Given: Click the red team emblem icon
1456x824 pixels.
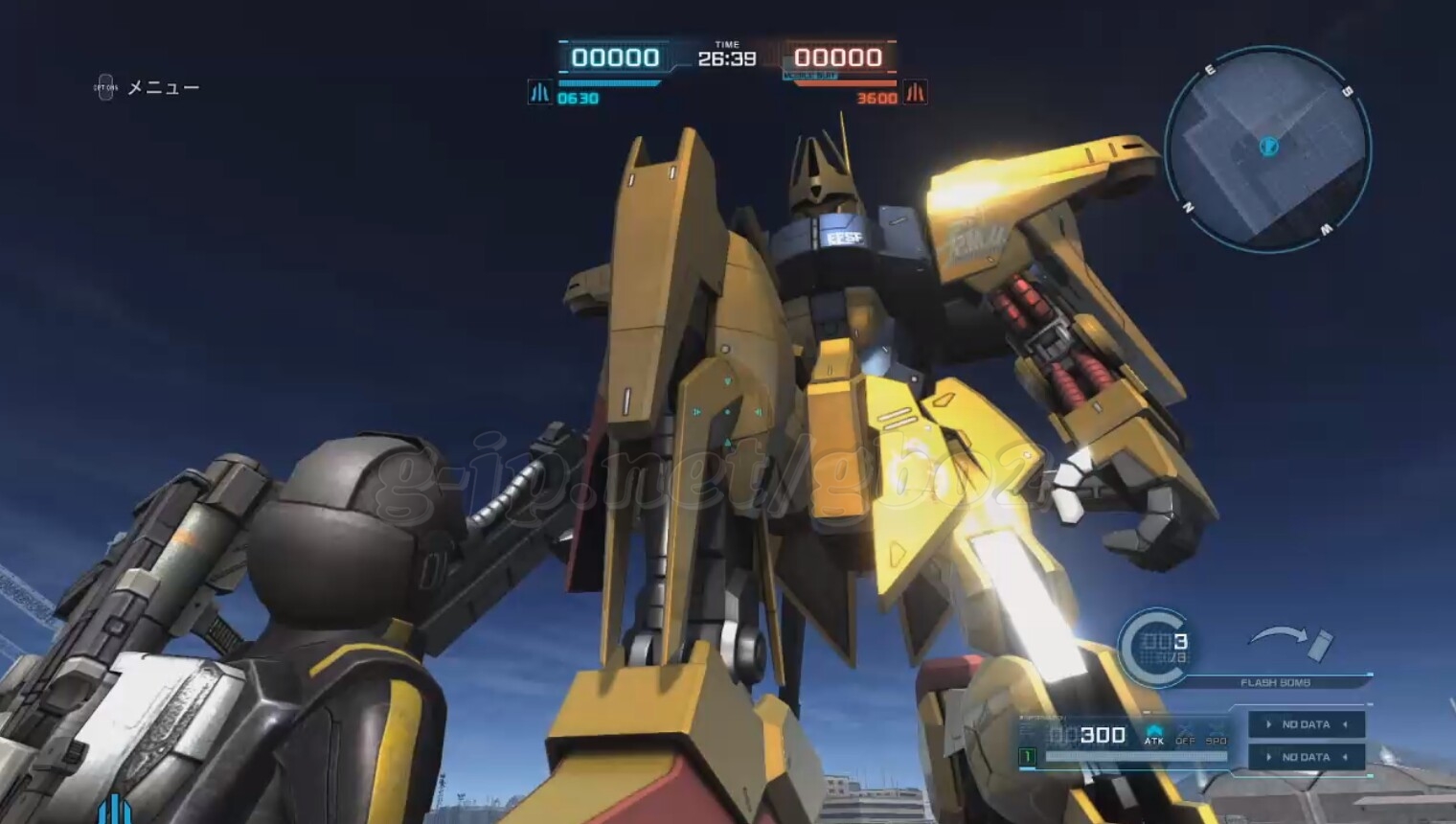Looking at the screenshot, I should (916, 93).
